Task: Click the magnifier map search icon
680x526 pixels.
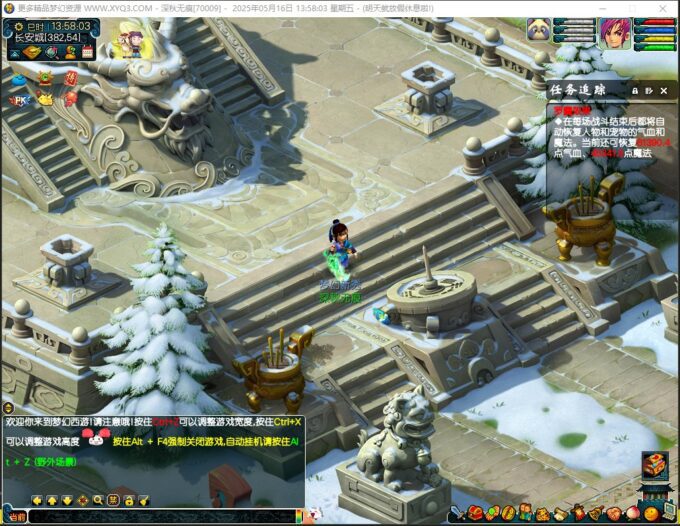Action: click(50, 52)
